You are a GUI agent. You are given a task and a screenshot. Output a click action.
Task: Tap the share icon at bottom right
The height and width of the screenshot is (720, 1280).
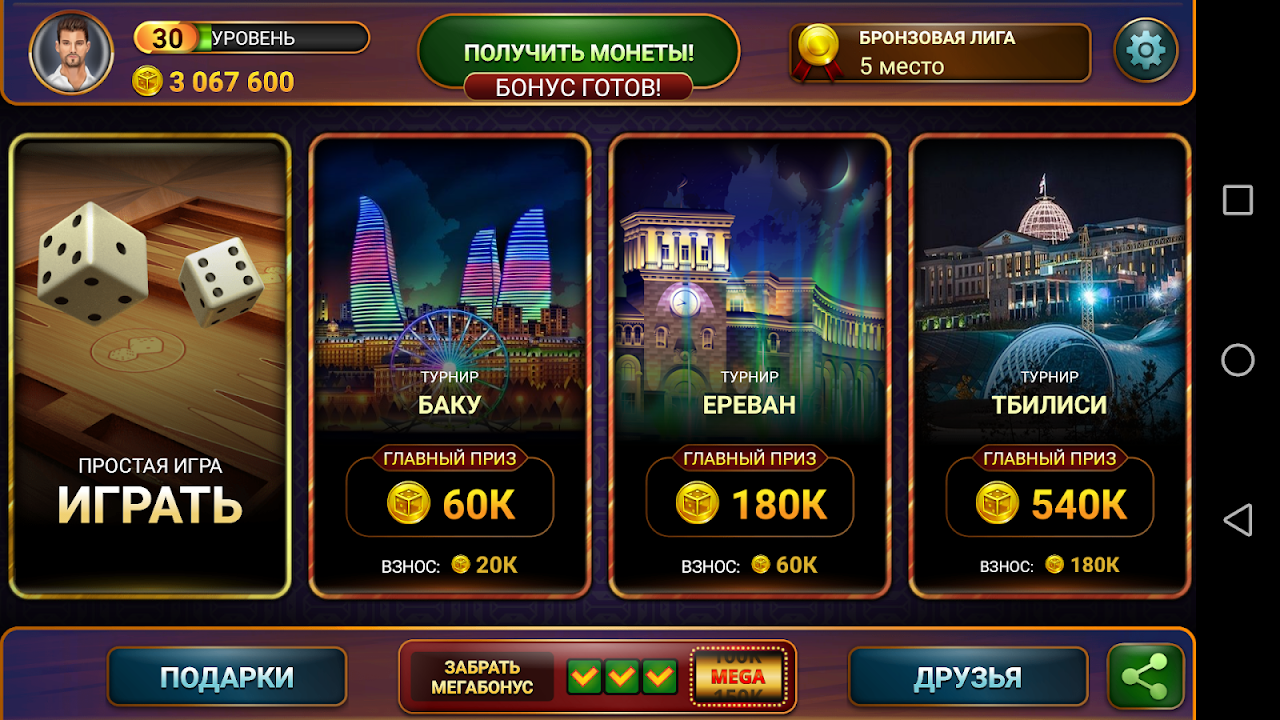tap(1146, 676)
